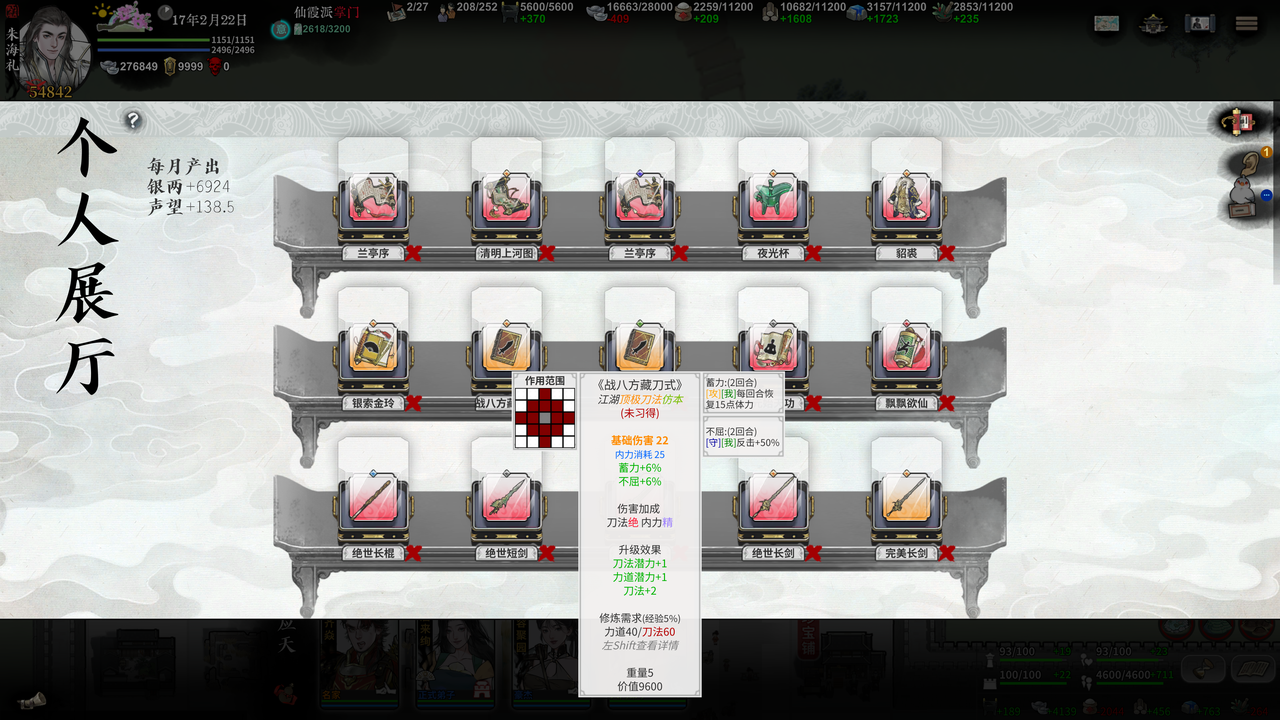Click the red scroll item icon on right edge
The height and width of the screenshot is (720, 1280).
(x=1240, y=123)
